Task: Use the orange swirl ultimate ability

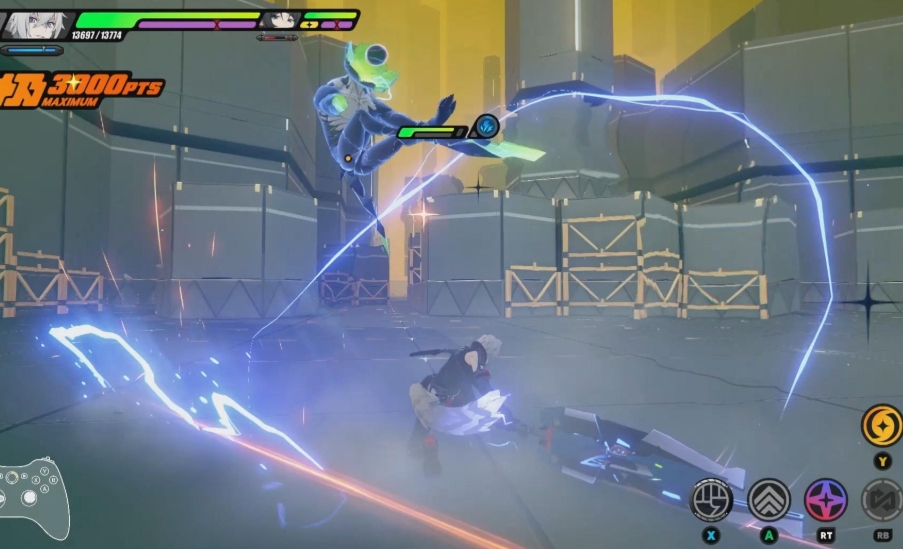Action: [x=881, y=424]
